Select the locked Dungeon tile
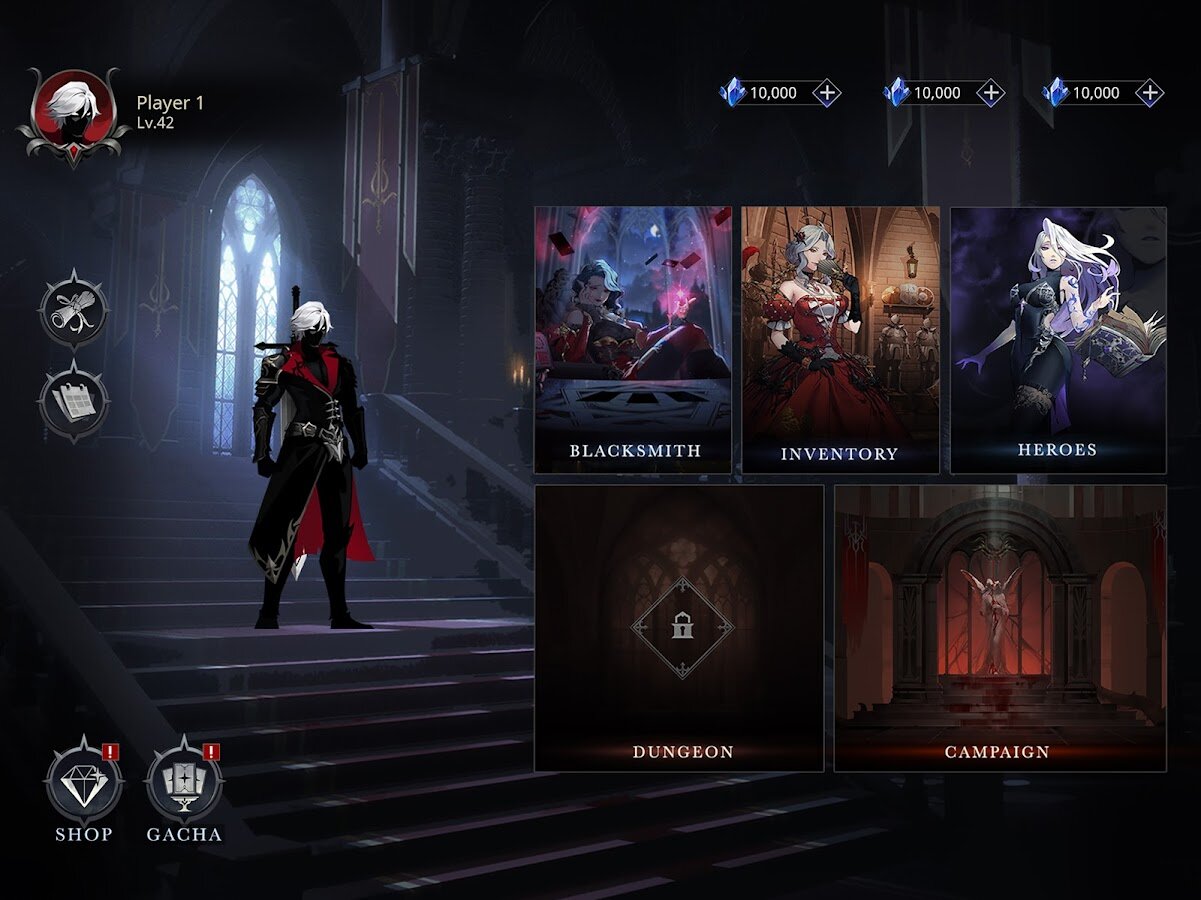Viewport: 1201px width, 900px height. tap(679, 628)
